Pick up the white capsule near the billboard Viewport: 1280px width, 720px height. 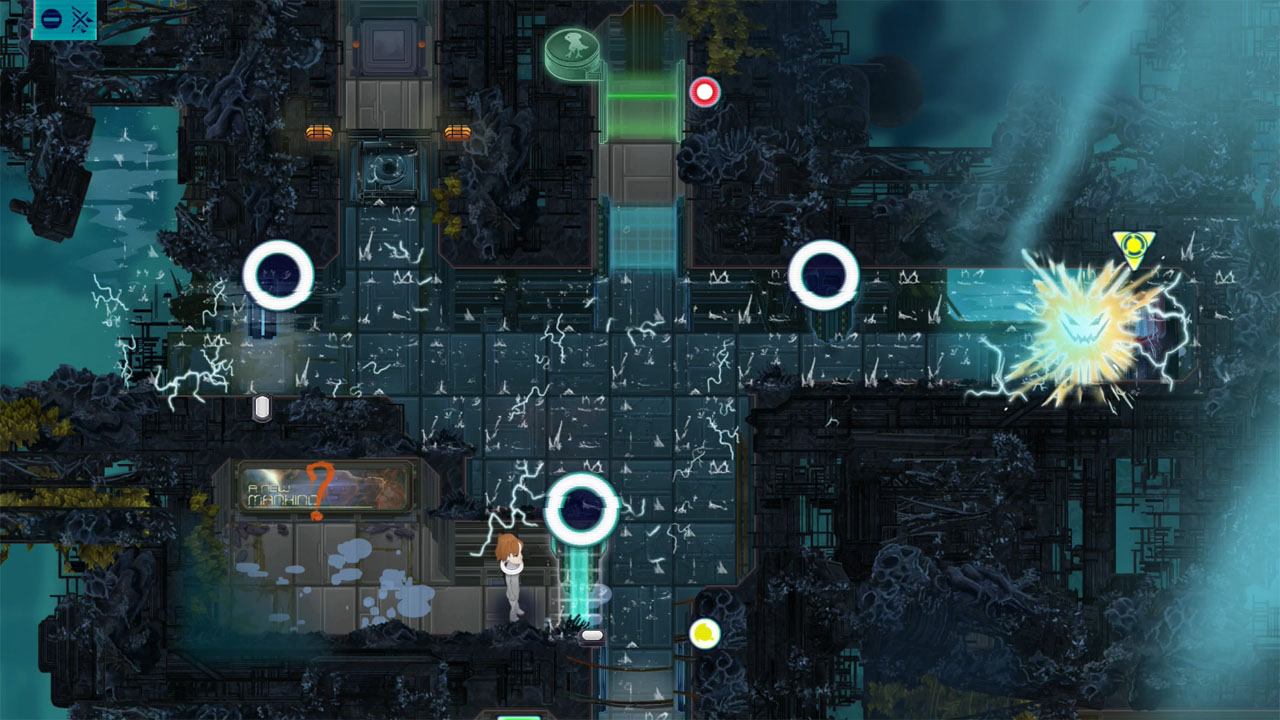pyautogui.click(x=263, y=404)
